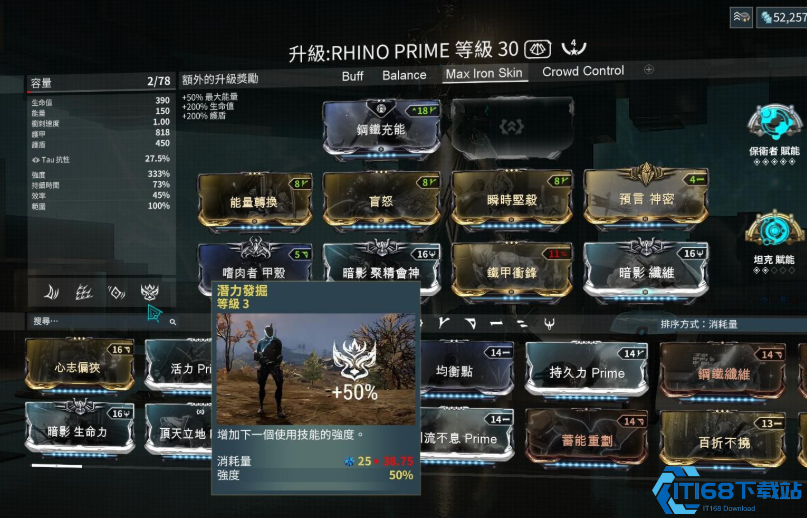Screen dimensions: 807x518
Task: Pick 心志偏狹 from the mod collection
Action: [x=80, y=368]
